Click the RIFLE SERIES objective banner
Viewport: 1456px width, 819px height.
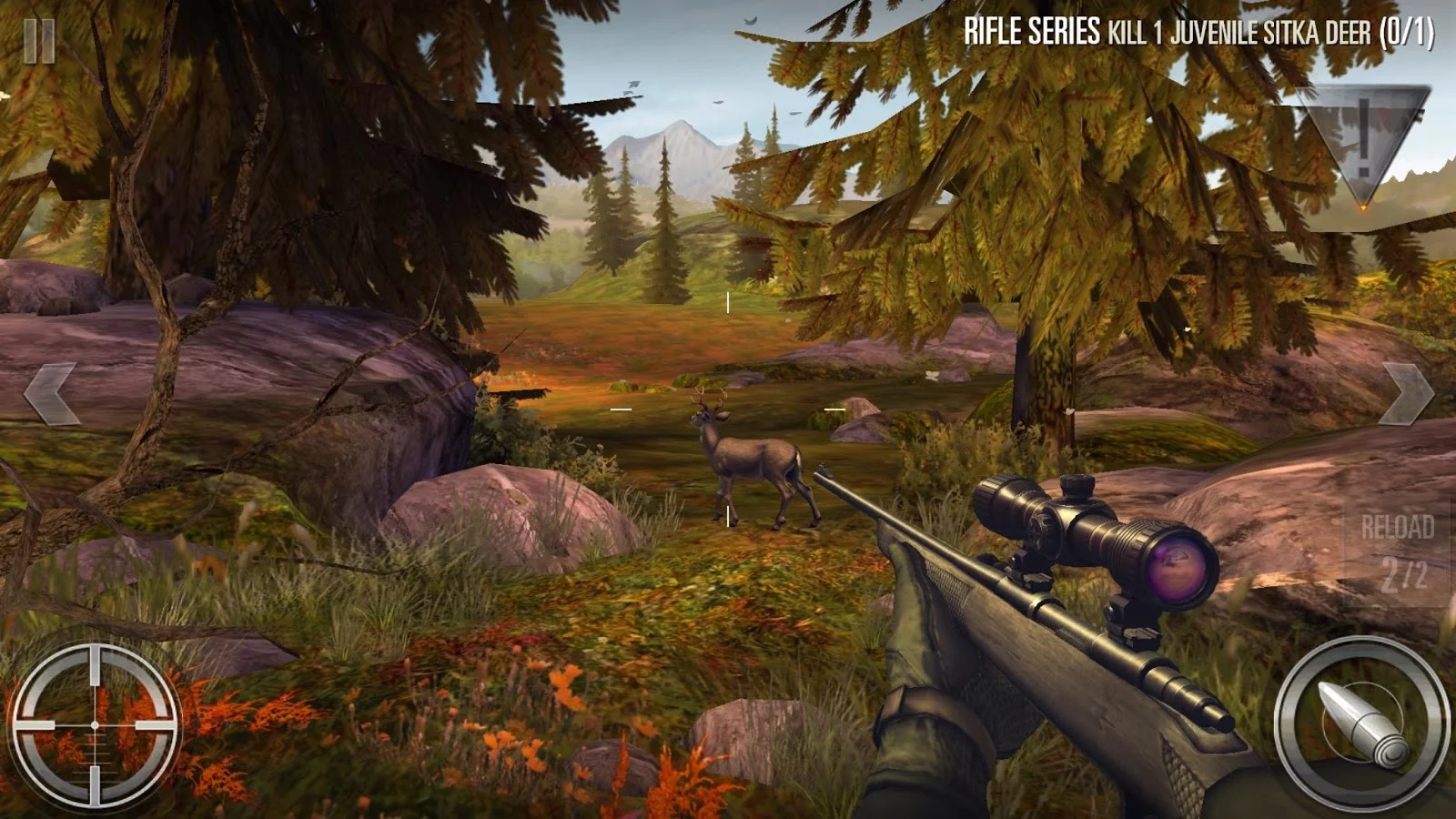(1028, 29)
